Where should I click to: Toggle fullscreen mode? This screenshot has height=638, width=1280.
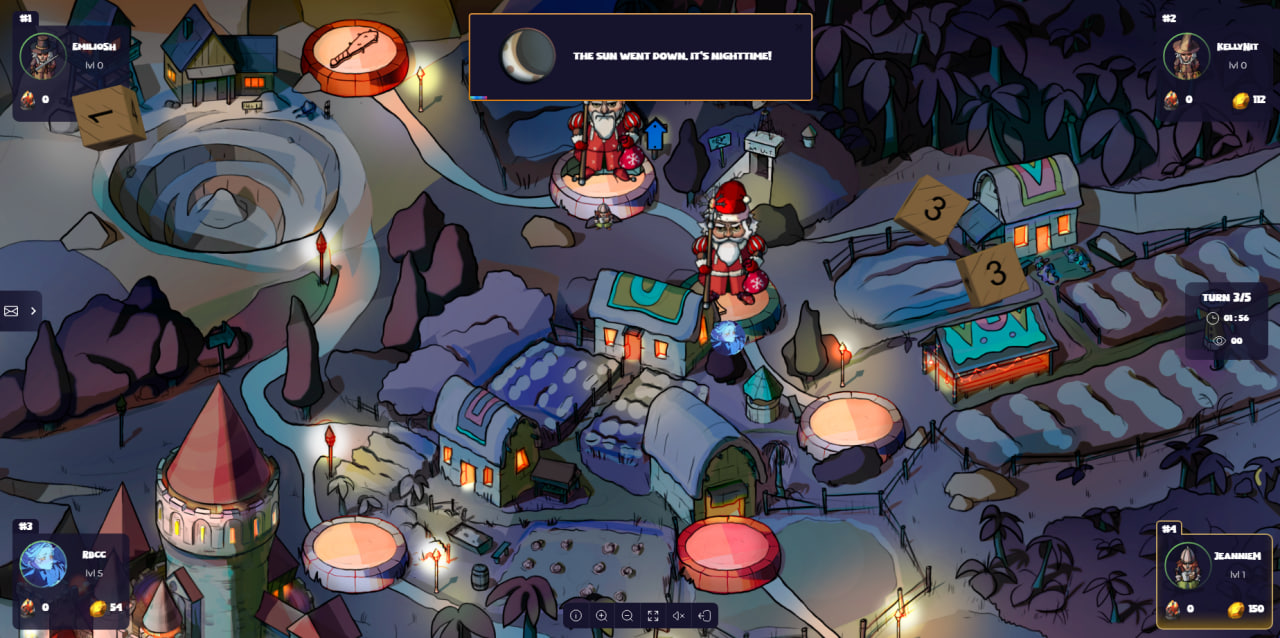point(653,616)
